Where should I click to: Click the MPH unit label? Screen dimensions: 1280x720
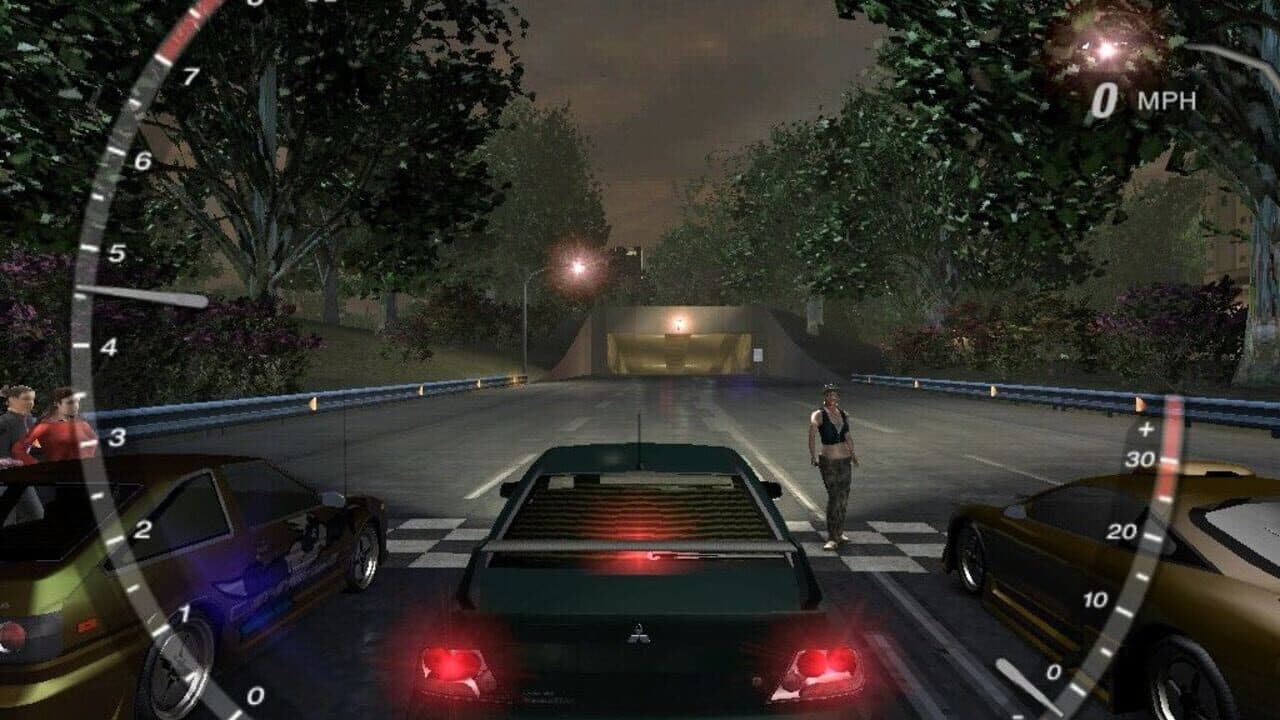tap(1168, 100)
